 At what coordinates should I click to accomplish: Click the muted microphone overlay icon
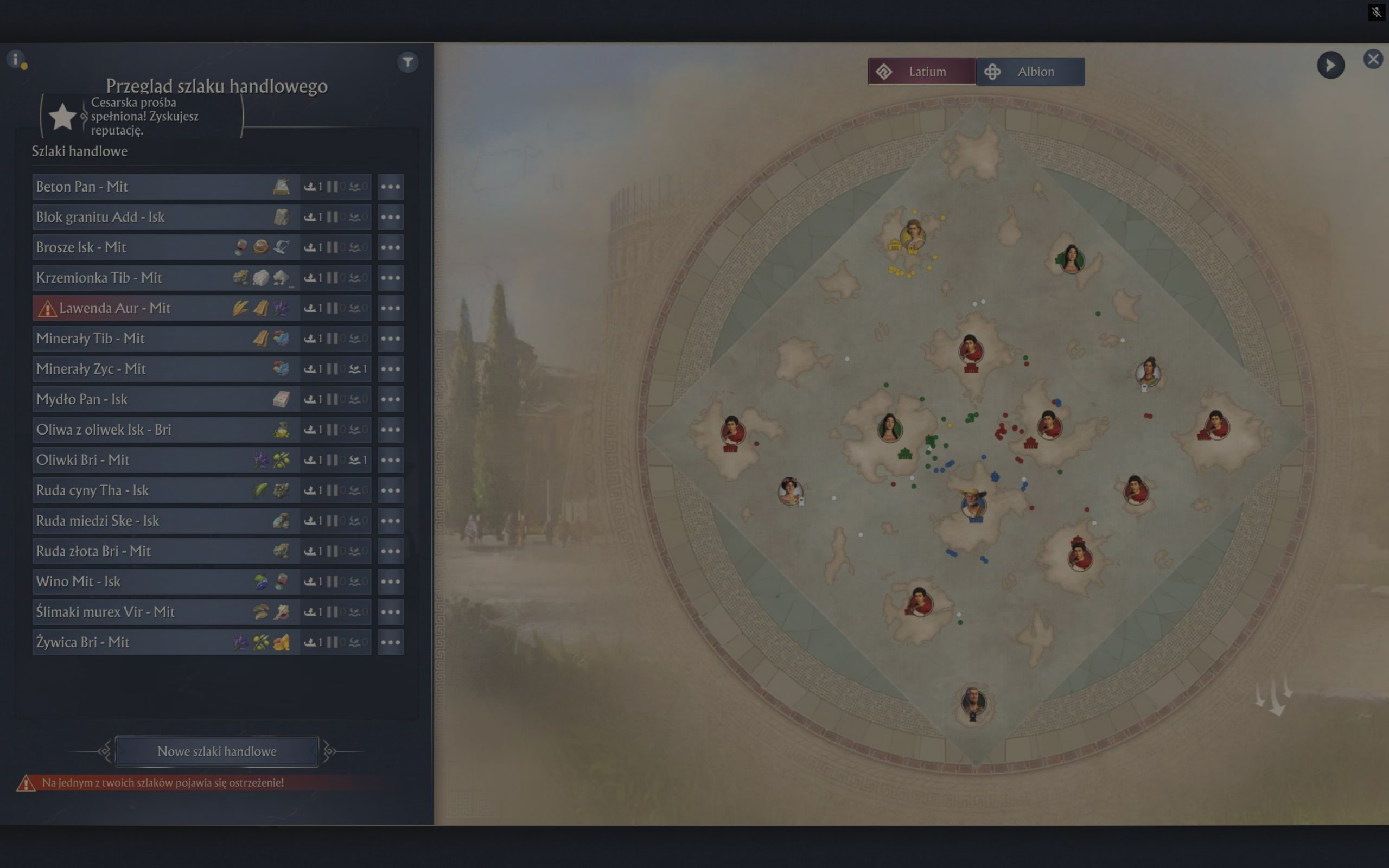tap(1377, 11)
